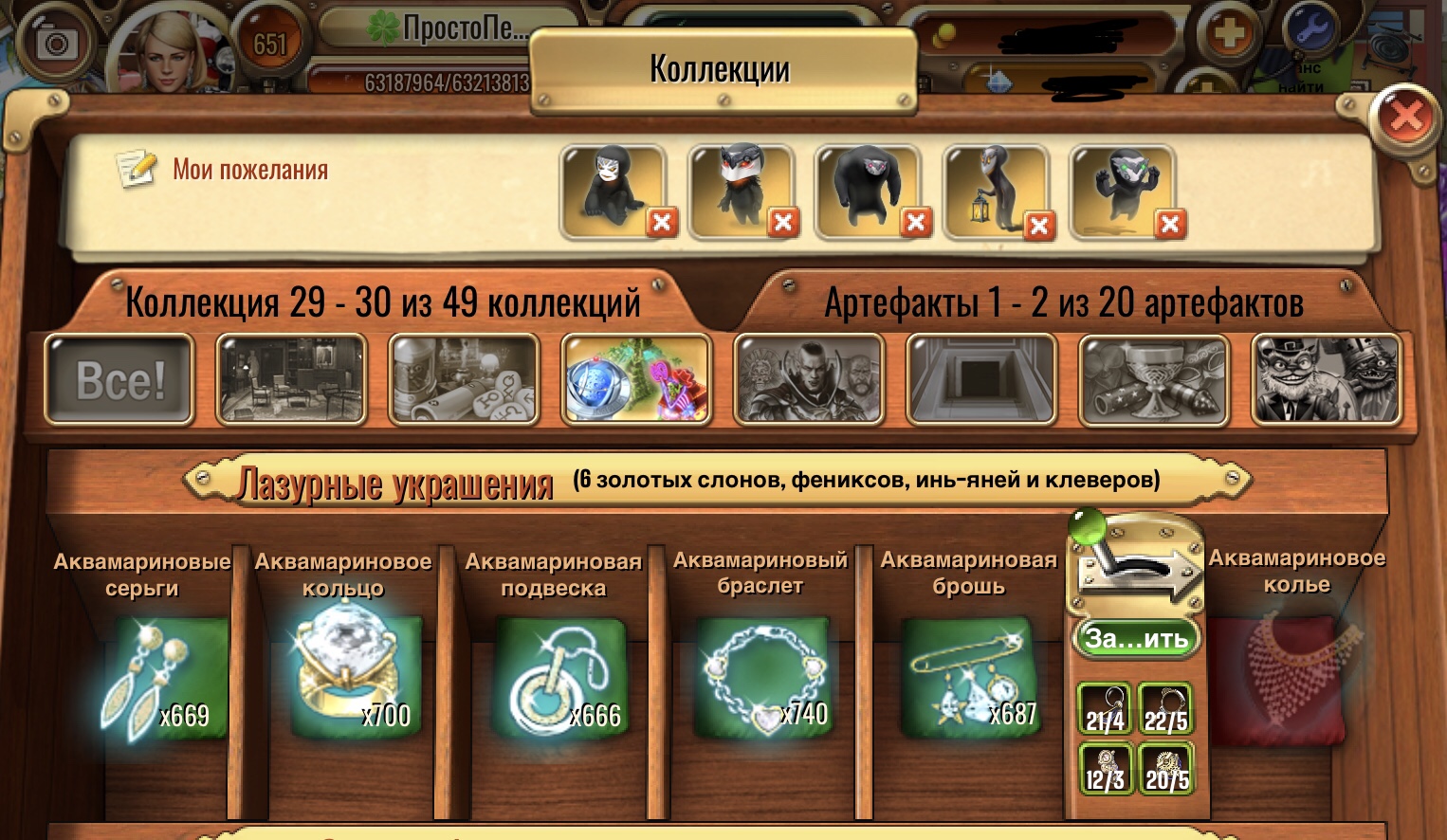
Task: Pick the aquamarine bracelet item
Action: (x=763, y=679)
